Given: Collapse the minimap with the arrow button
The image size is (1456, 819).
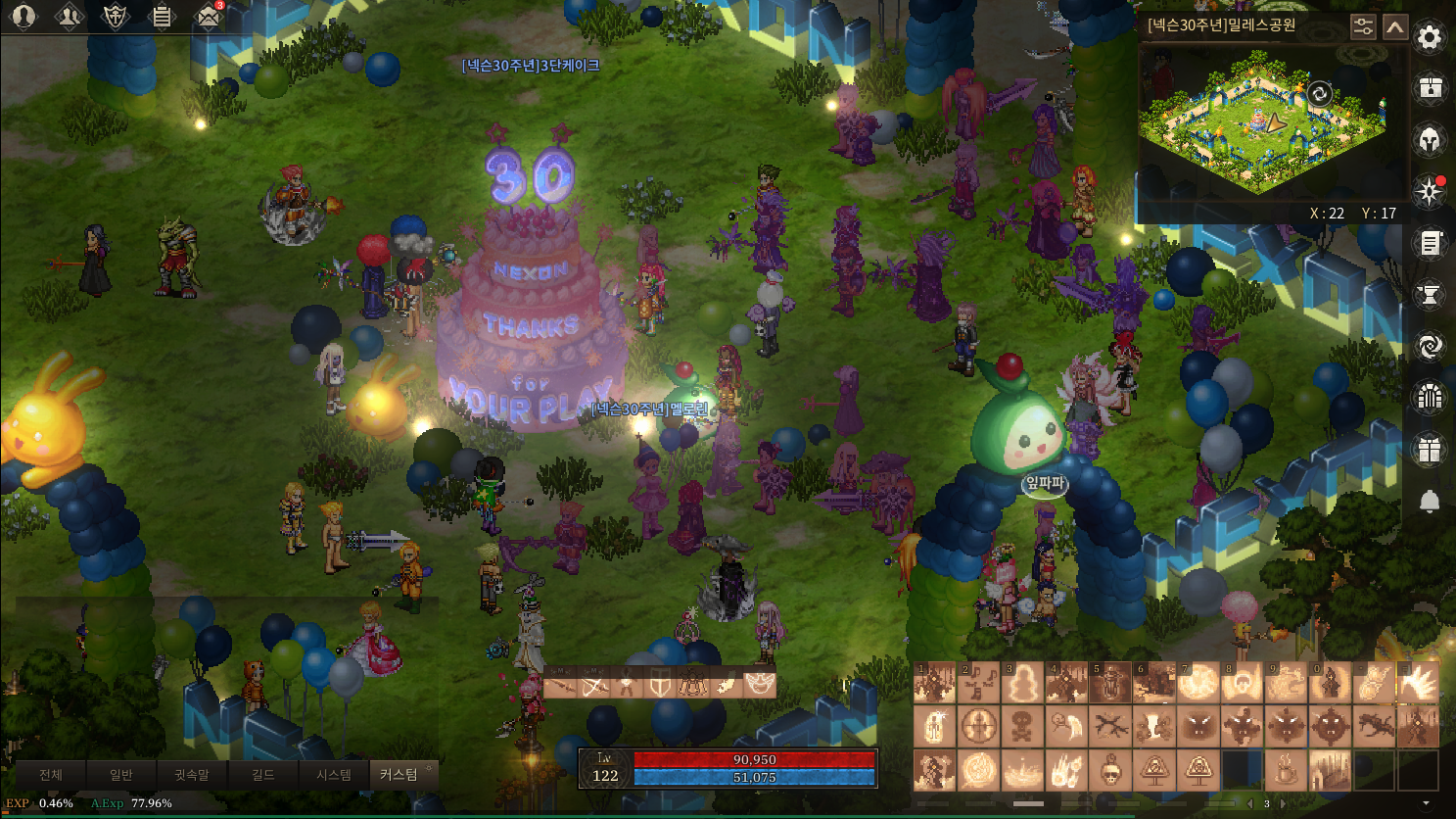Looking at the screenshot, I should pos(1395,27).
